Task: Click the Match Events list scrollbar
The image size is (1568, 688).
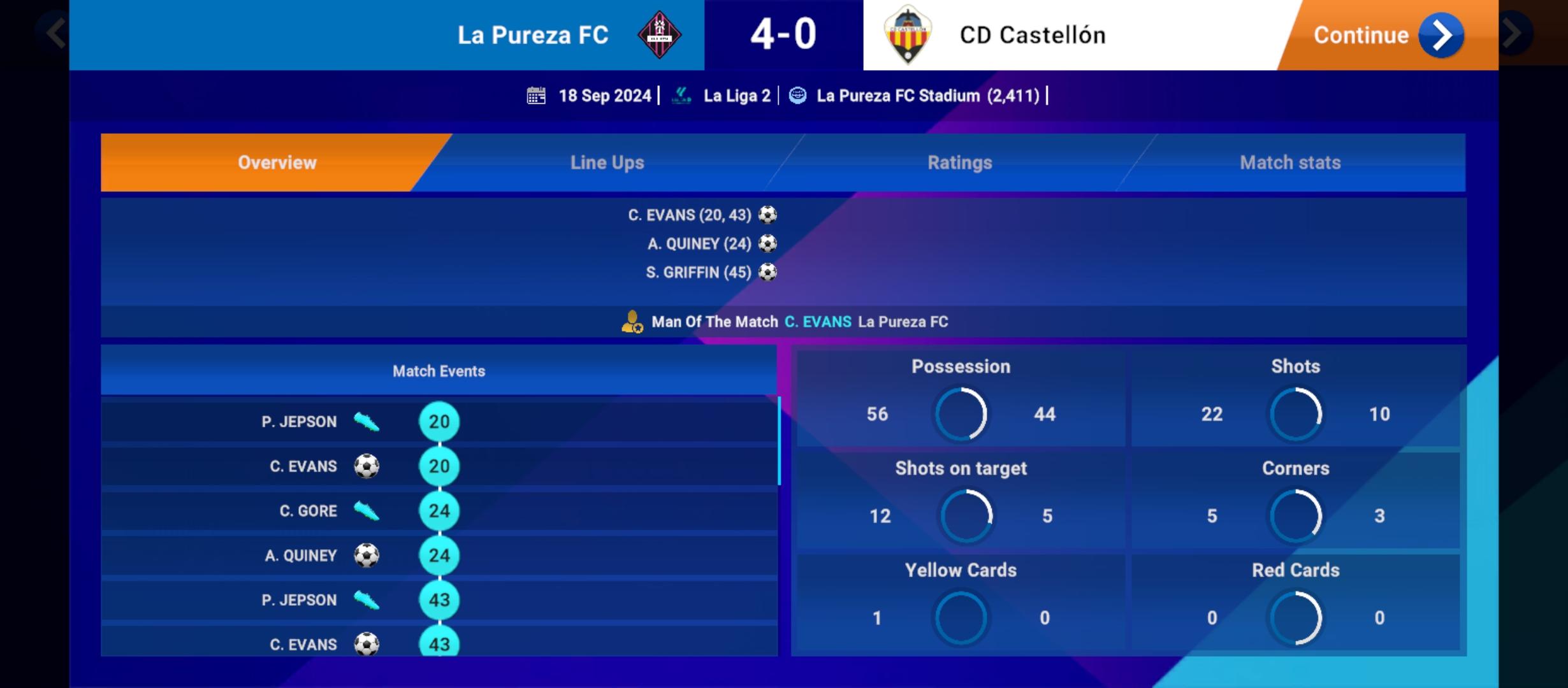Action: click(x=778, y=440)
